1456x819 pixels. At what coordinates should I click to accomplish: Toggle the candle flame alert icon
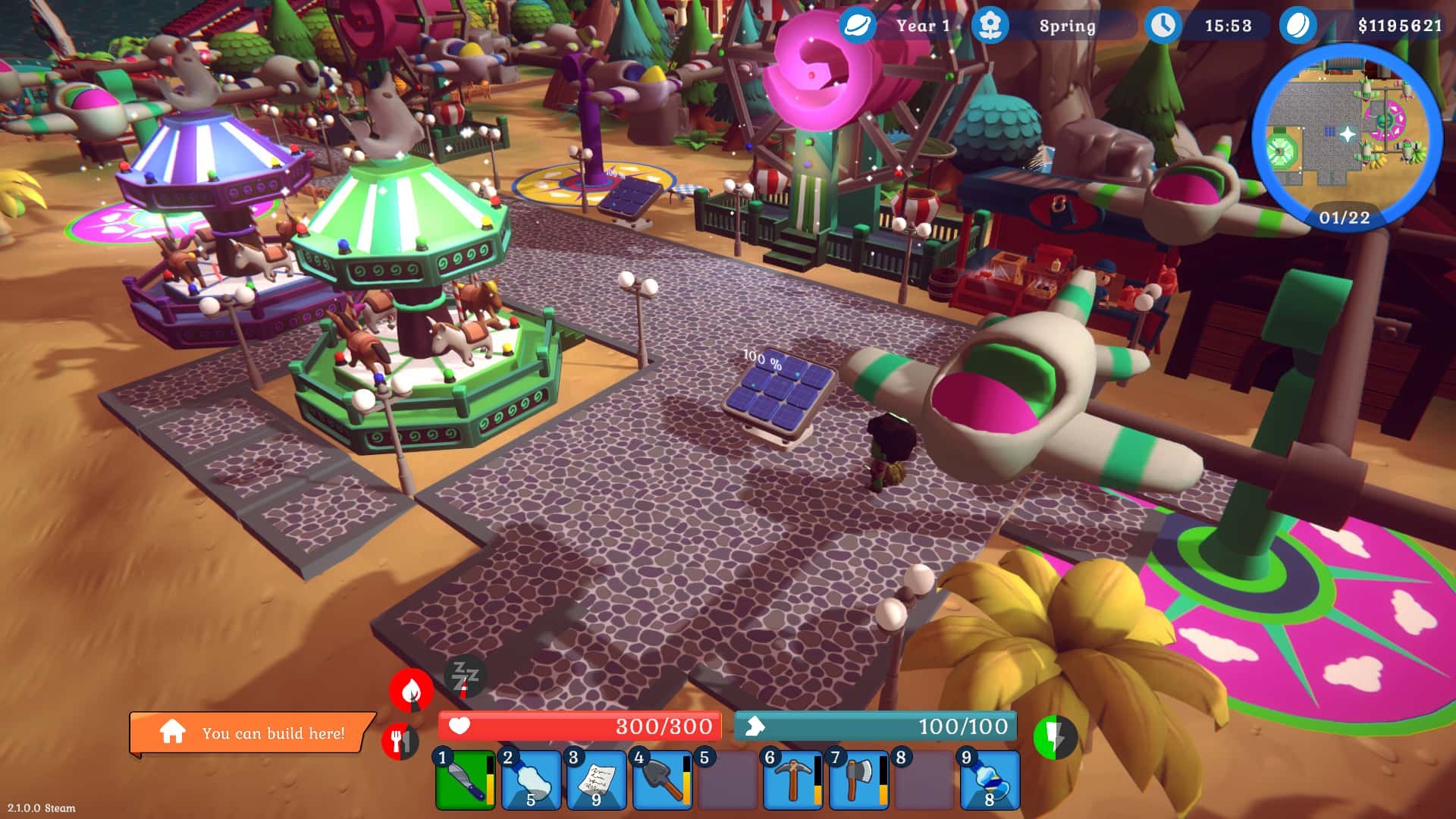click(x=410, y=690)
